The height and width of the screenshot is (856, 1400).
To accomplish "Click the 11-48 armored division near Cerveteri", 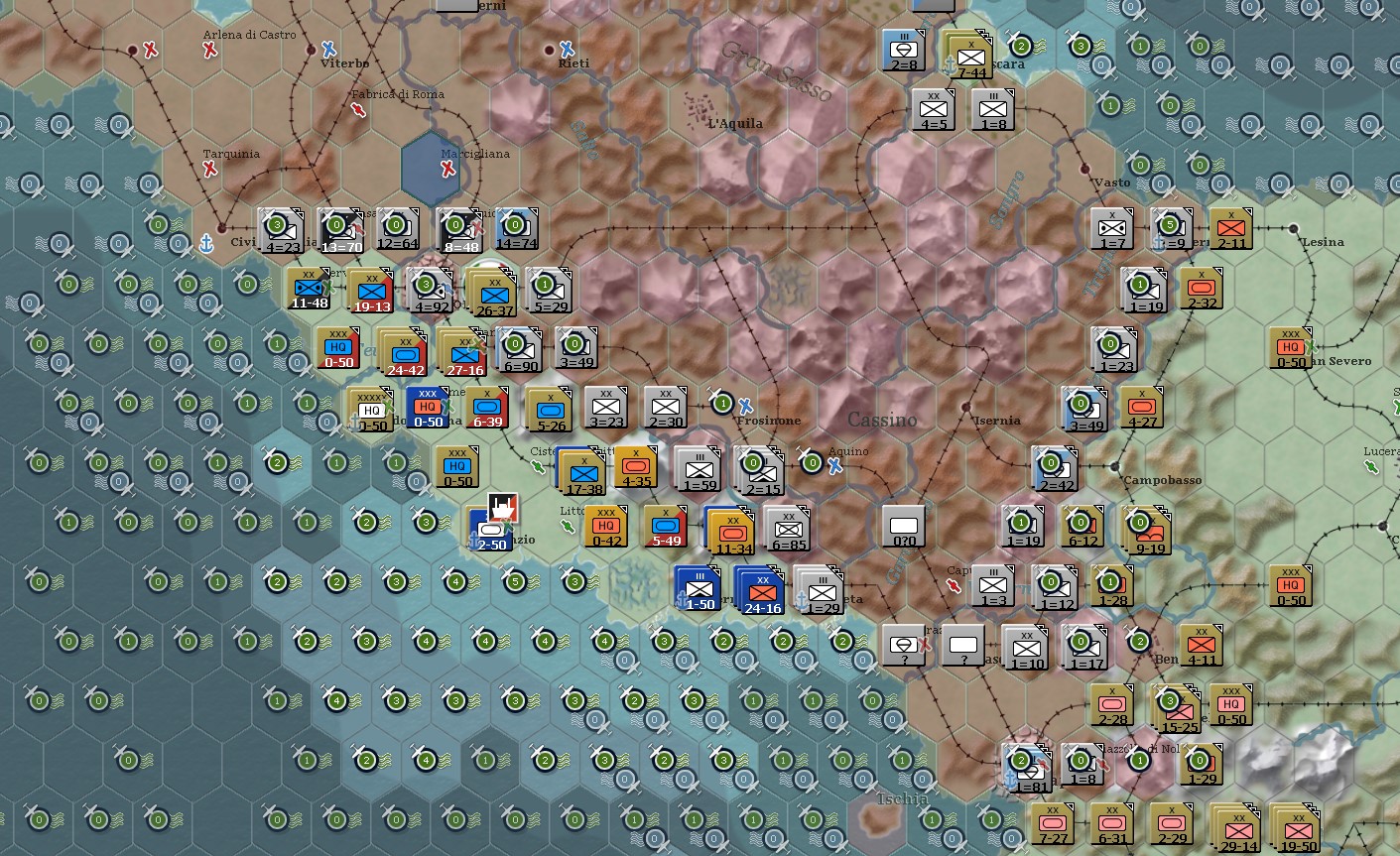I will pyautogui.click(x=309, y=291).
